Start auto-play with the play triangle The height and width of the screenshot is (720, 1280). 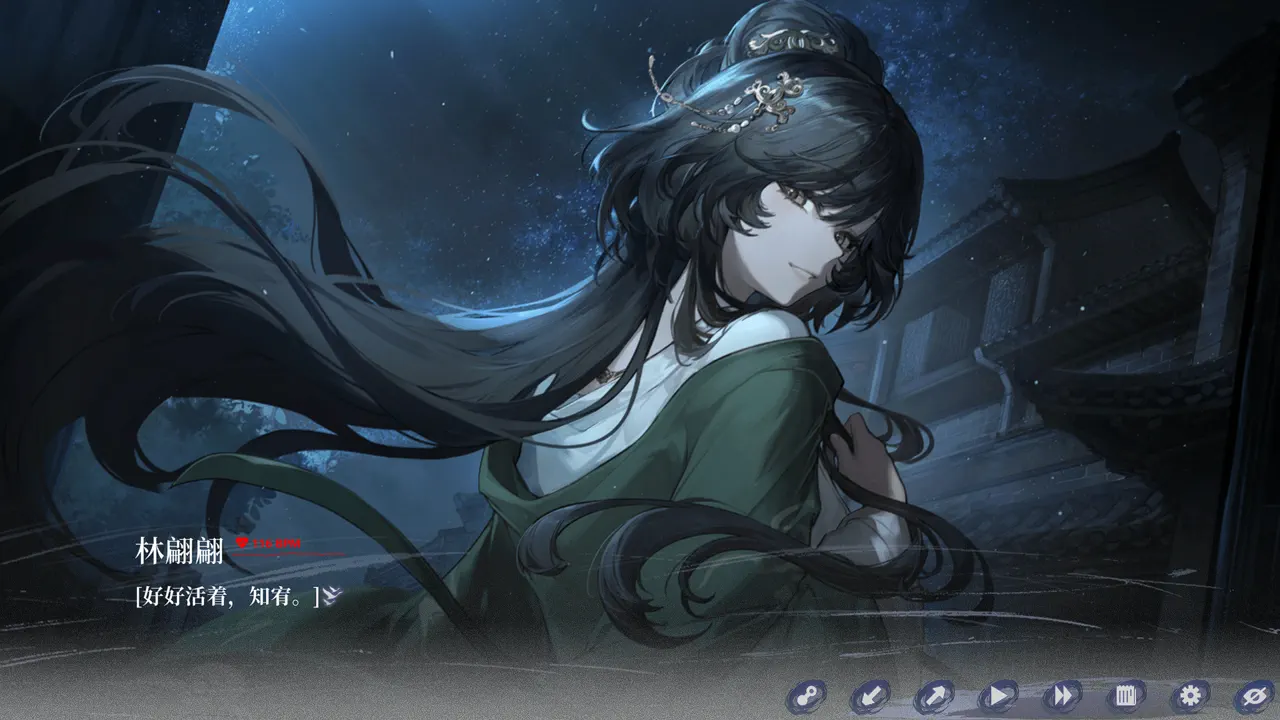(997, 696)
